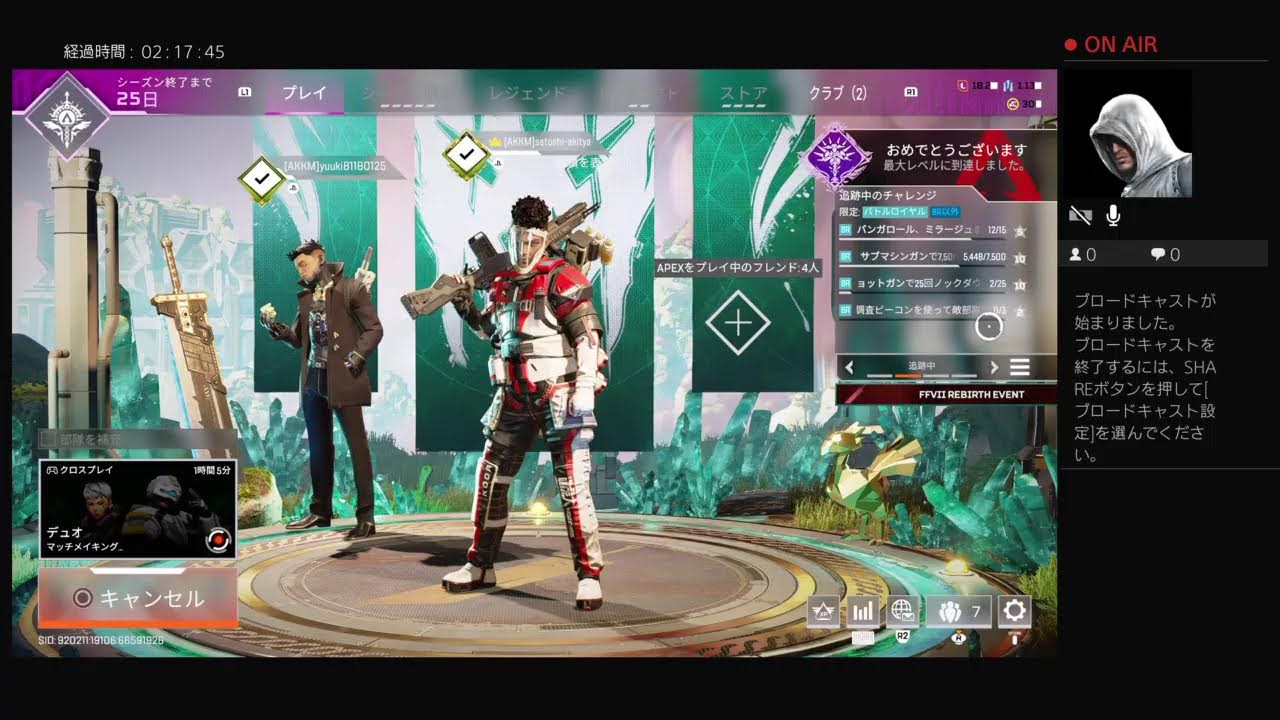Open the FFVII REBIRTH EVENT banner

click(x=946, y=394)
